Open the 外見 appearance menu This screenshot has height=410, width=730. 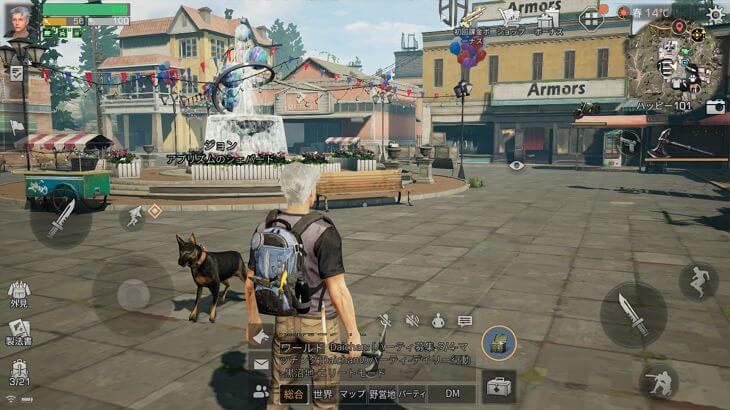click(x=18, y=292)
